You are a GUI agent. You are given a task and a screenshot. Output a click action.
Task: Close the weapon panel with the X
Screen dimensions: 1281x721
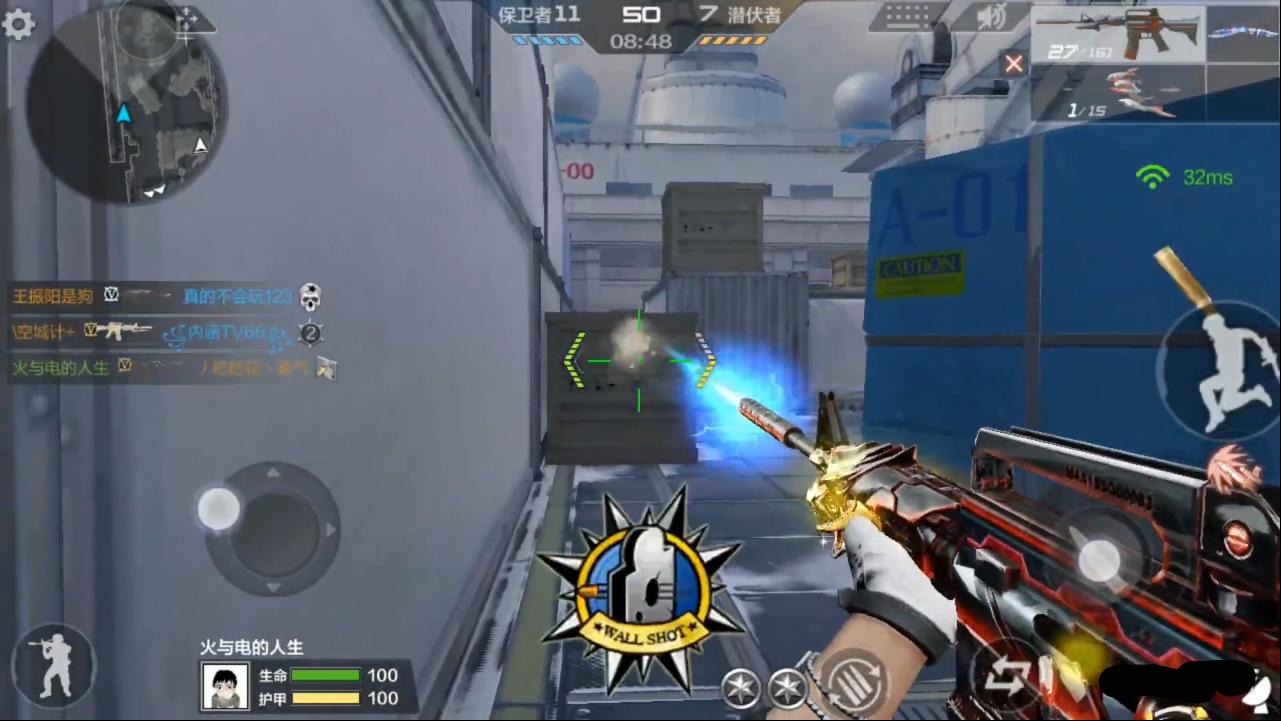(1014, 64)
